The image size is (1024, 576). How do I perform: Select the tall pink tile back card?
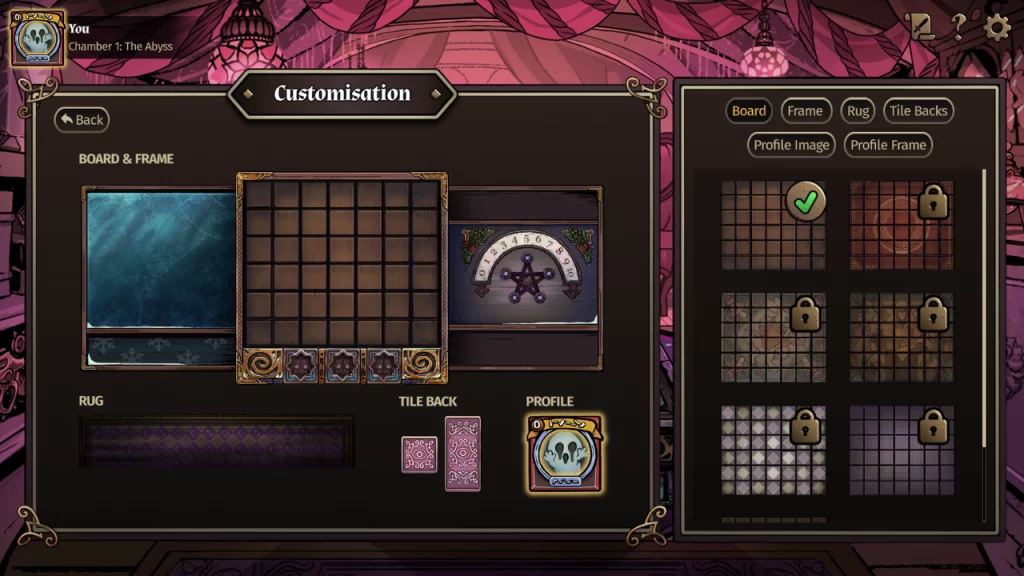click(463, 454)
